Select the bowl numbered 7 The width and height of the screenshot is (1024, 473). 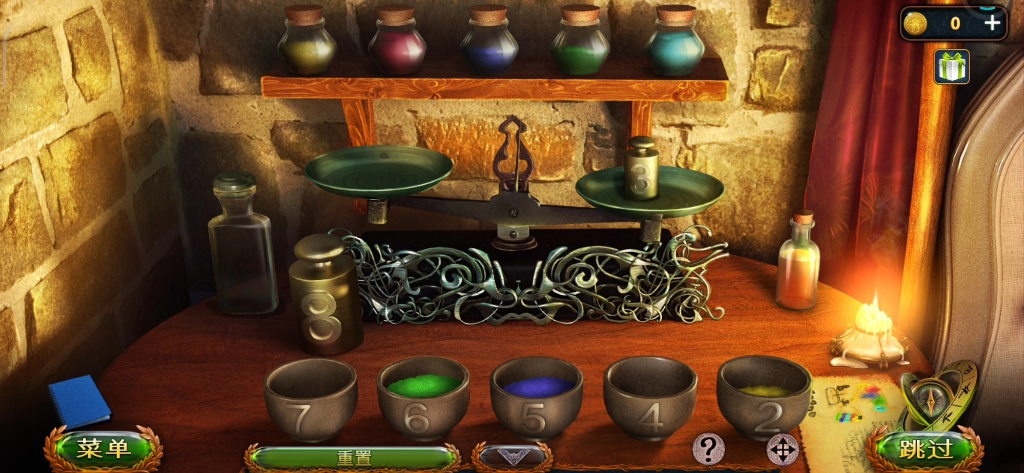click(311, 397)
